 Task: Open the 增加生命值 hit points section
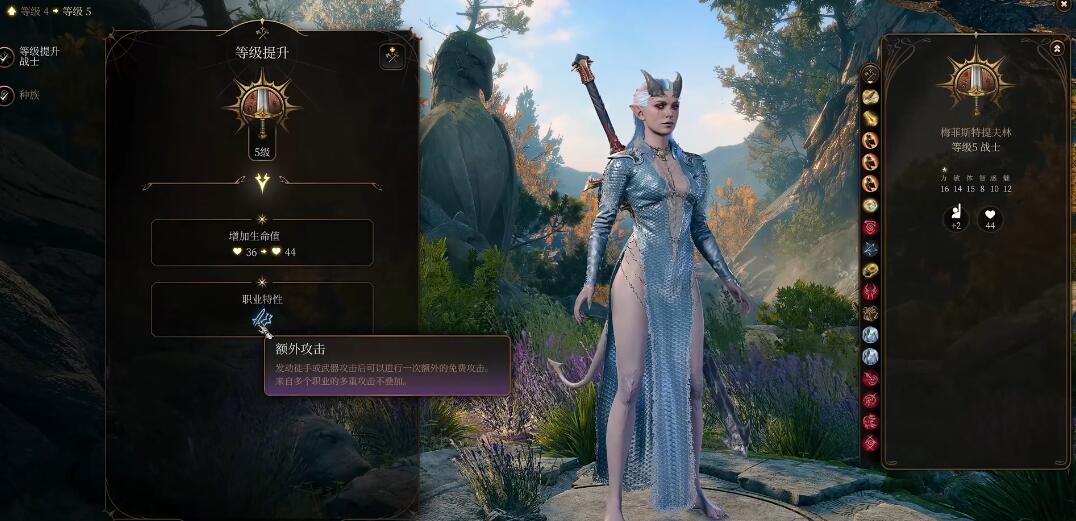coord(262,243)
